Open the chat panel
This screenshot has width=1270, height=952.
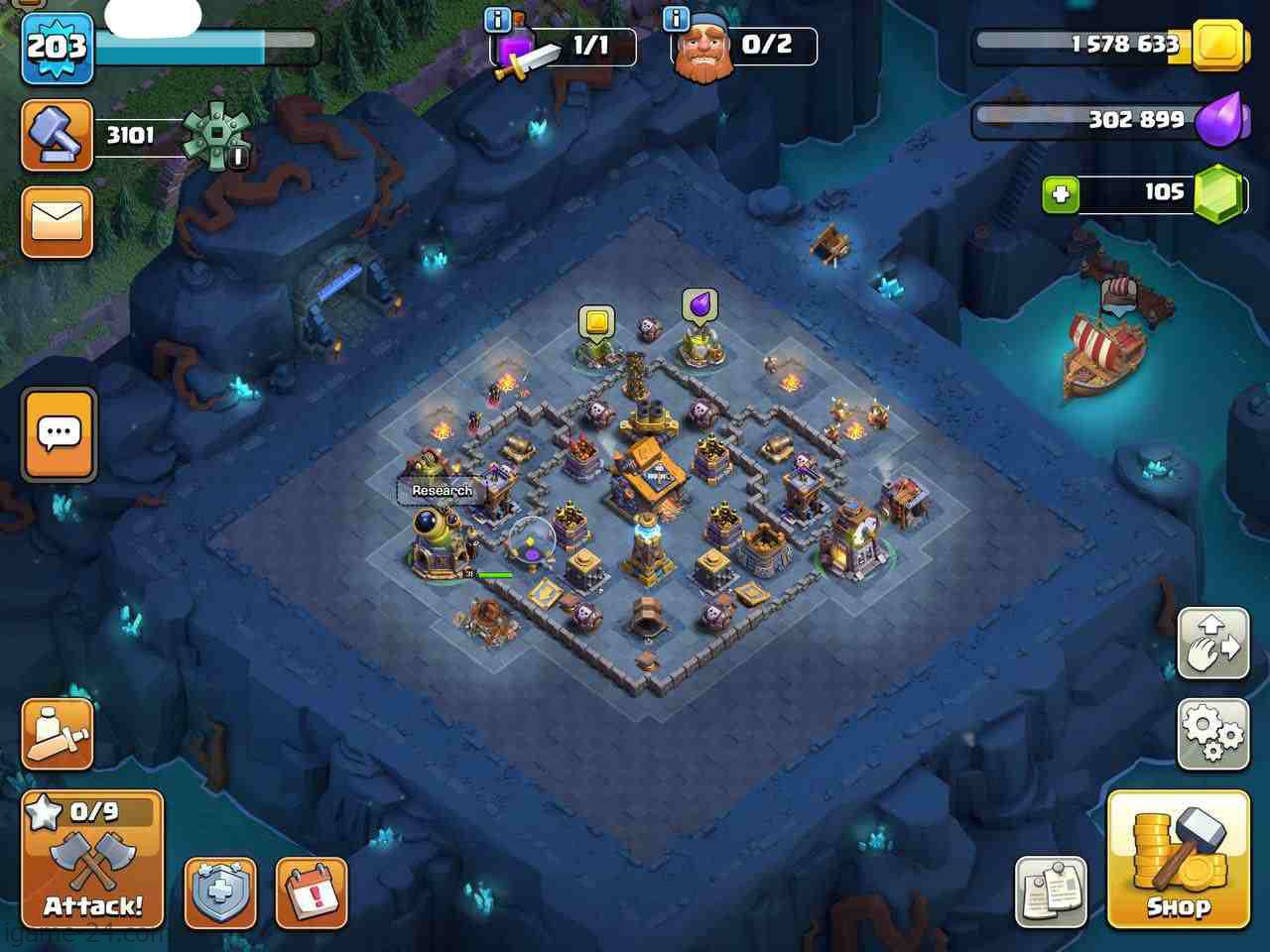tap(59, 434)
